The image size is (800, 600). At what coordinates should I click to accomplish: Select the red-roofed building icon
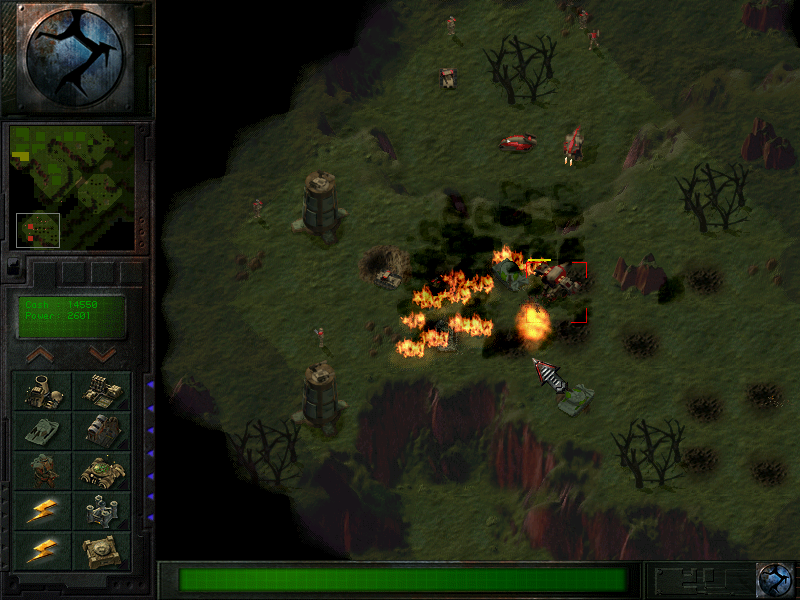click(102, 431)
